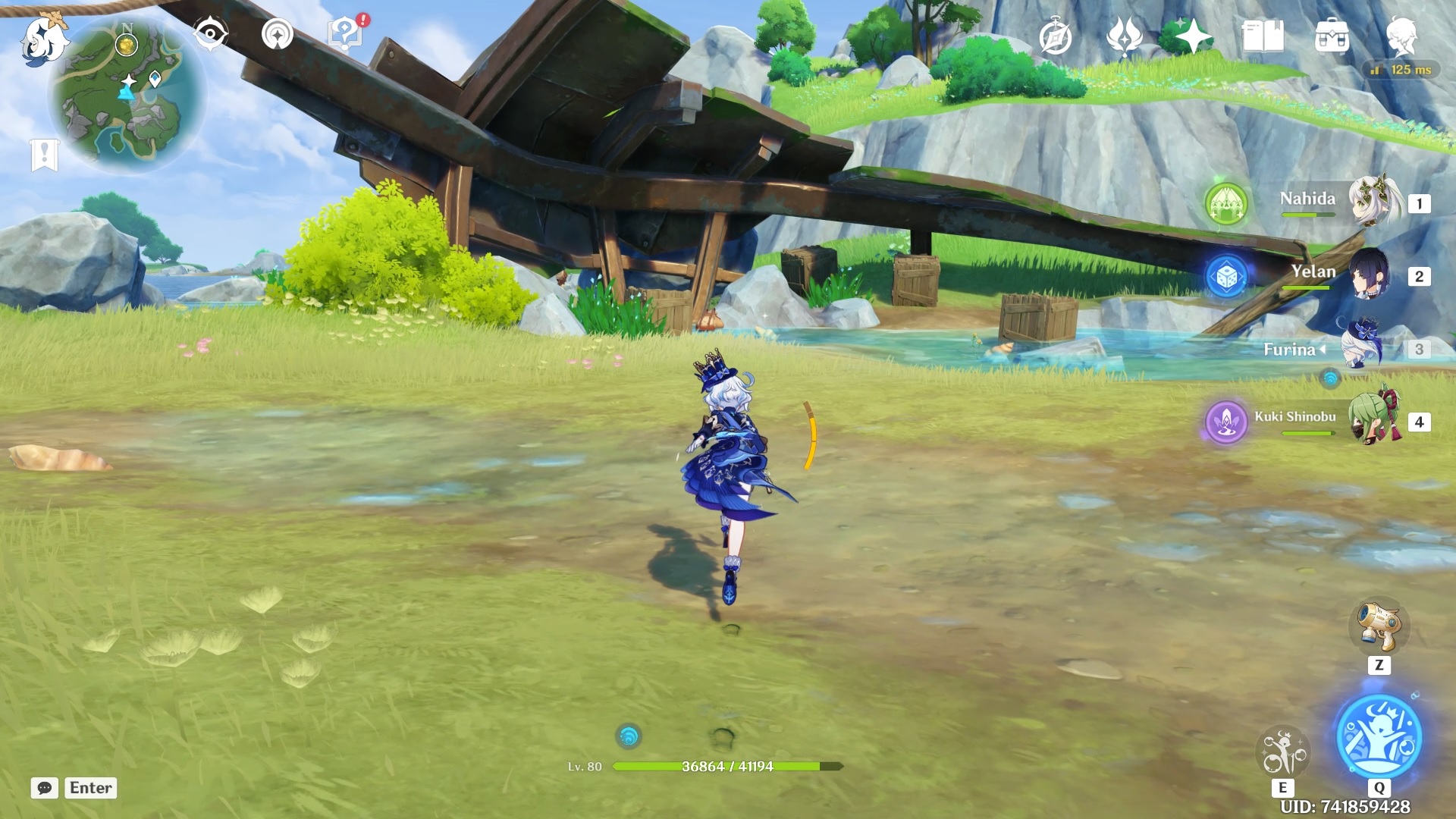Open the Paimon menu
The width and height of the screenshot is (1456, 819).
coord(44,38)
